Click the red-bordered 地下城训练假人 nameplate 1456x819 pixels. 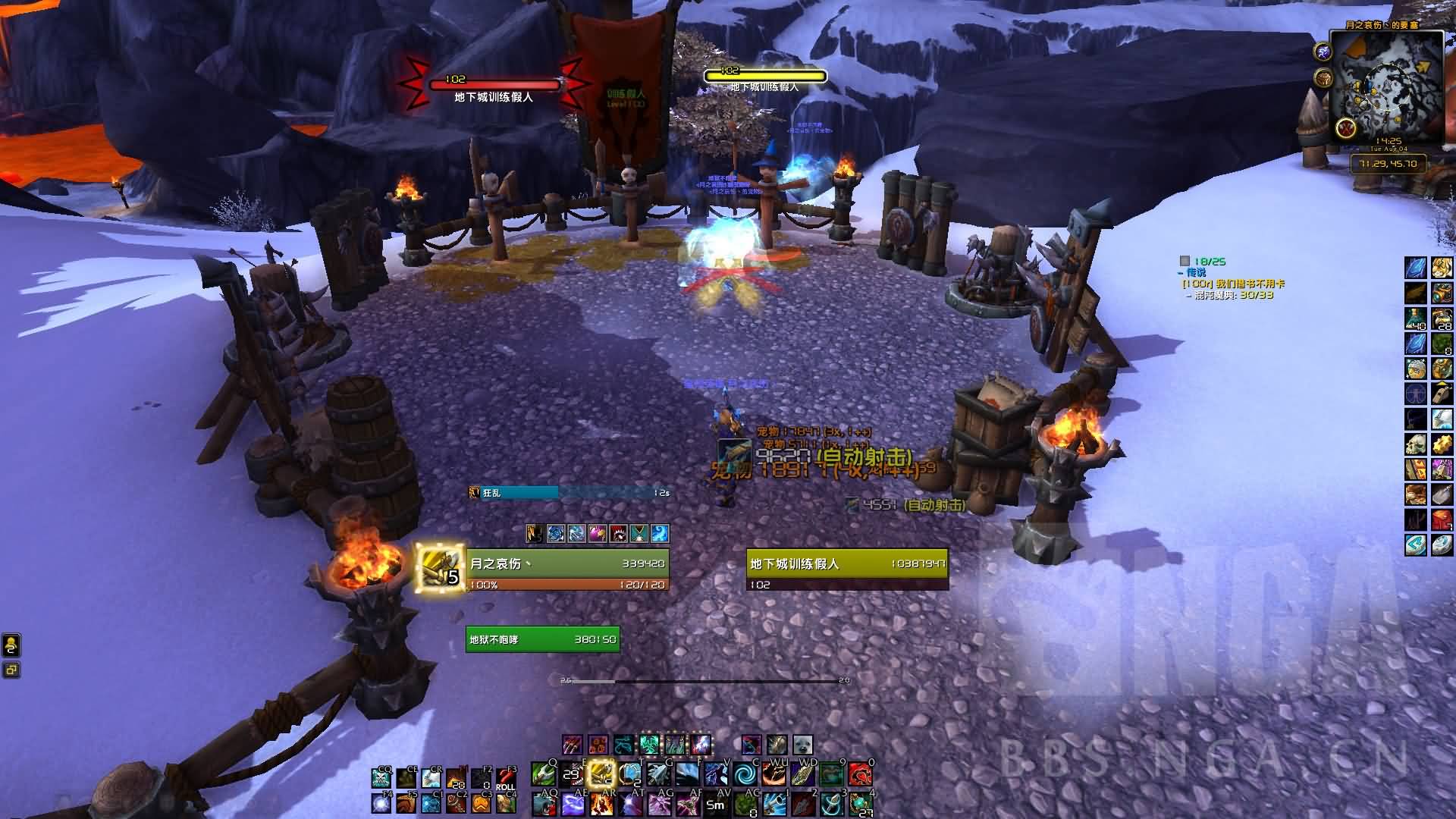point(494,86)
